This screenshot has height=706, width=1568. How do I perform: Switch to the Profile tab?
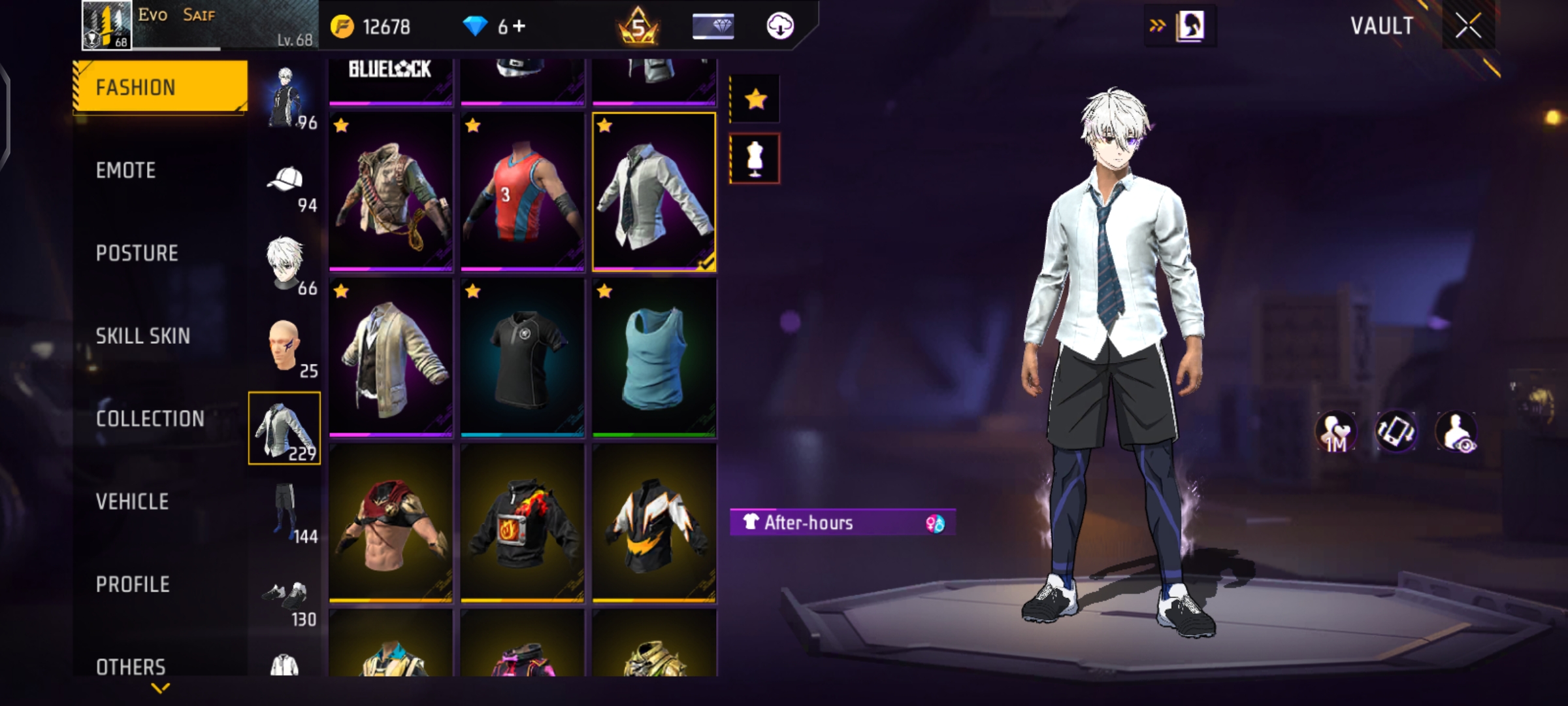[133, 584]
